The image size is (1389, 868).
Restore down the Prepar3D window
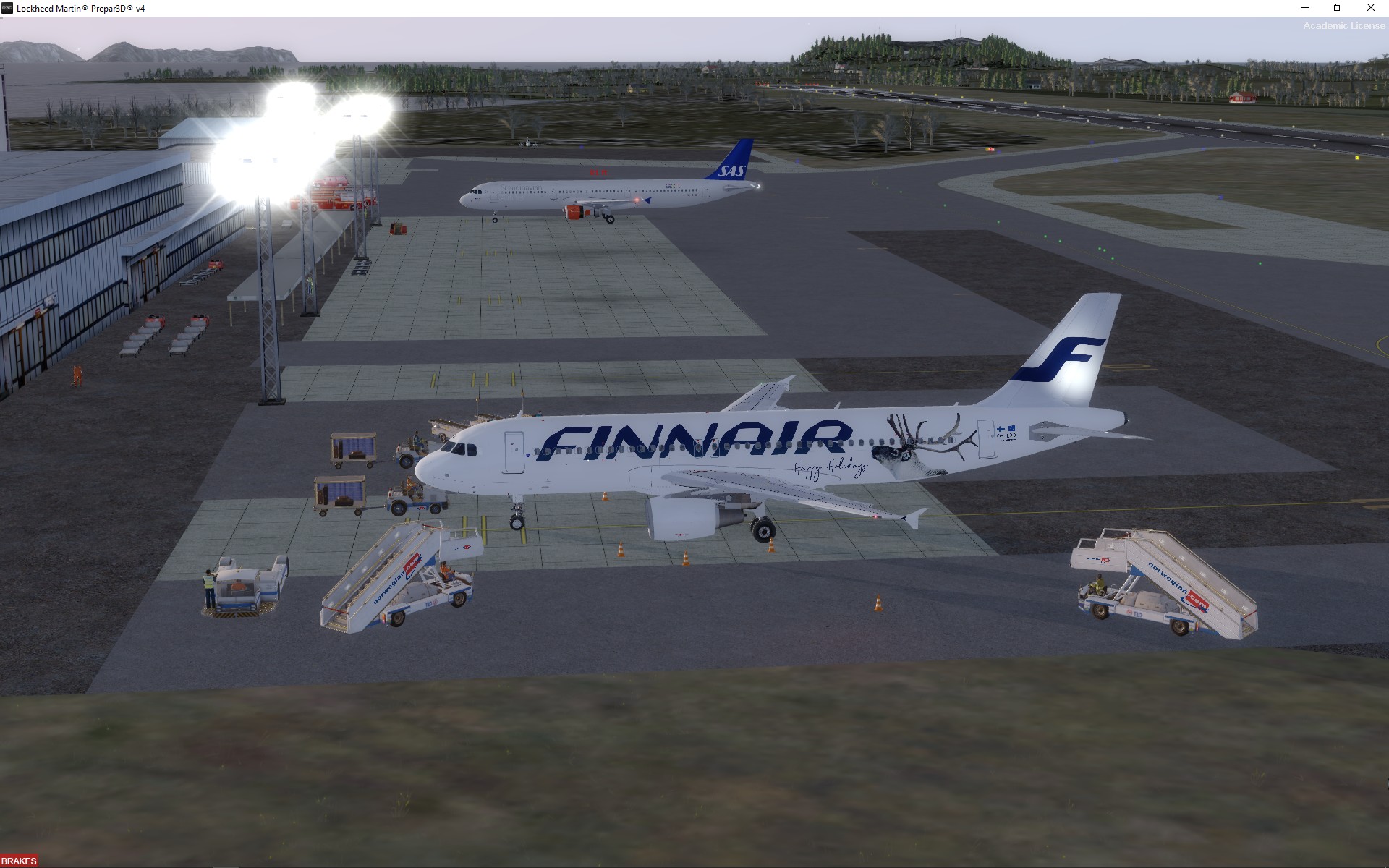click(x=1338, y=8)
